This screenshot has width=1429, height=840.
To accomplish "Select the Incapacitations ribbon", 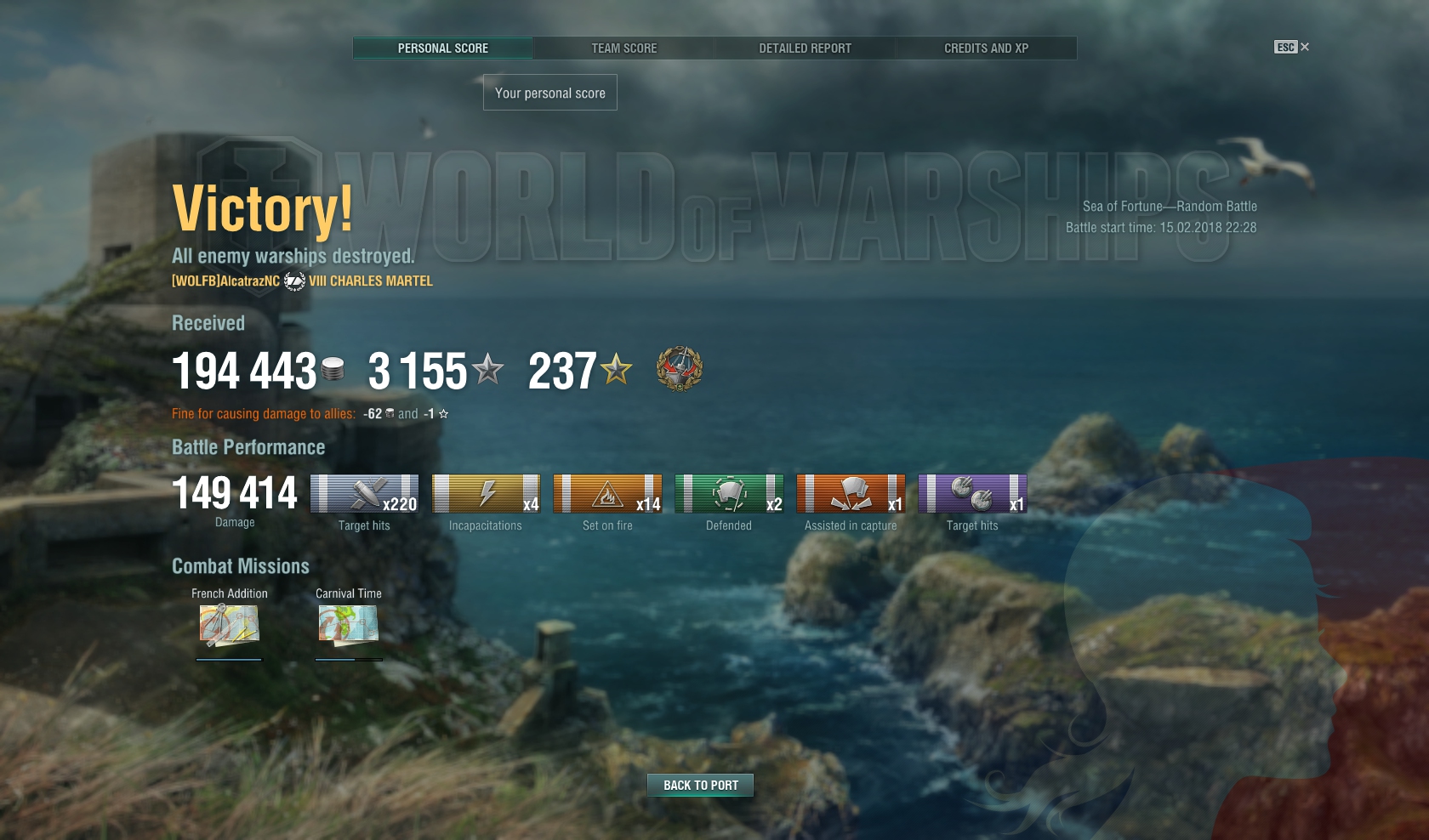I will (x=486, y=494).
